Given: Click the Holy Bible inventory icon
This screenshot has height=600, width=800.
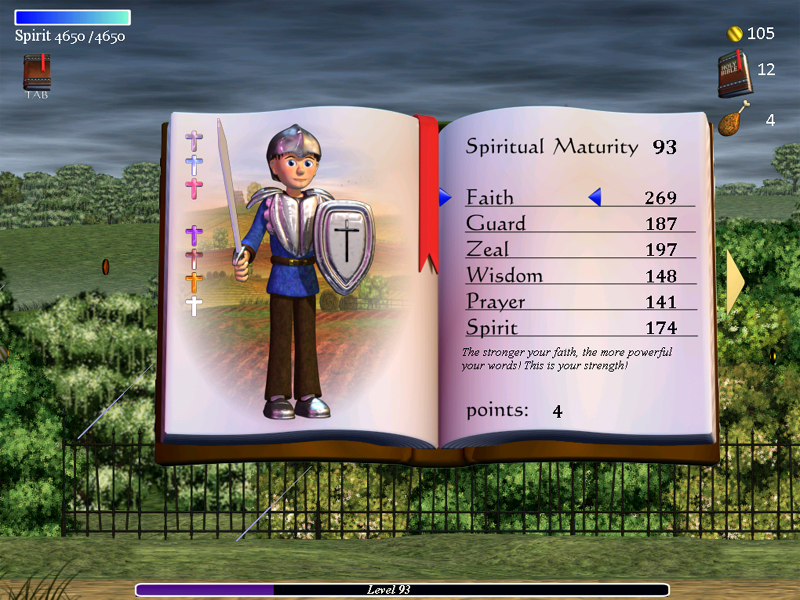Looking at the screenshot, I should (x=733, y=73).
